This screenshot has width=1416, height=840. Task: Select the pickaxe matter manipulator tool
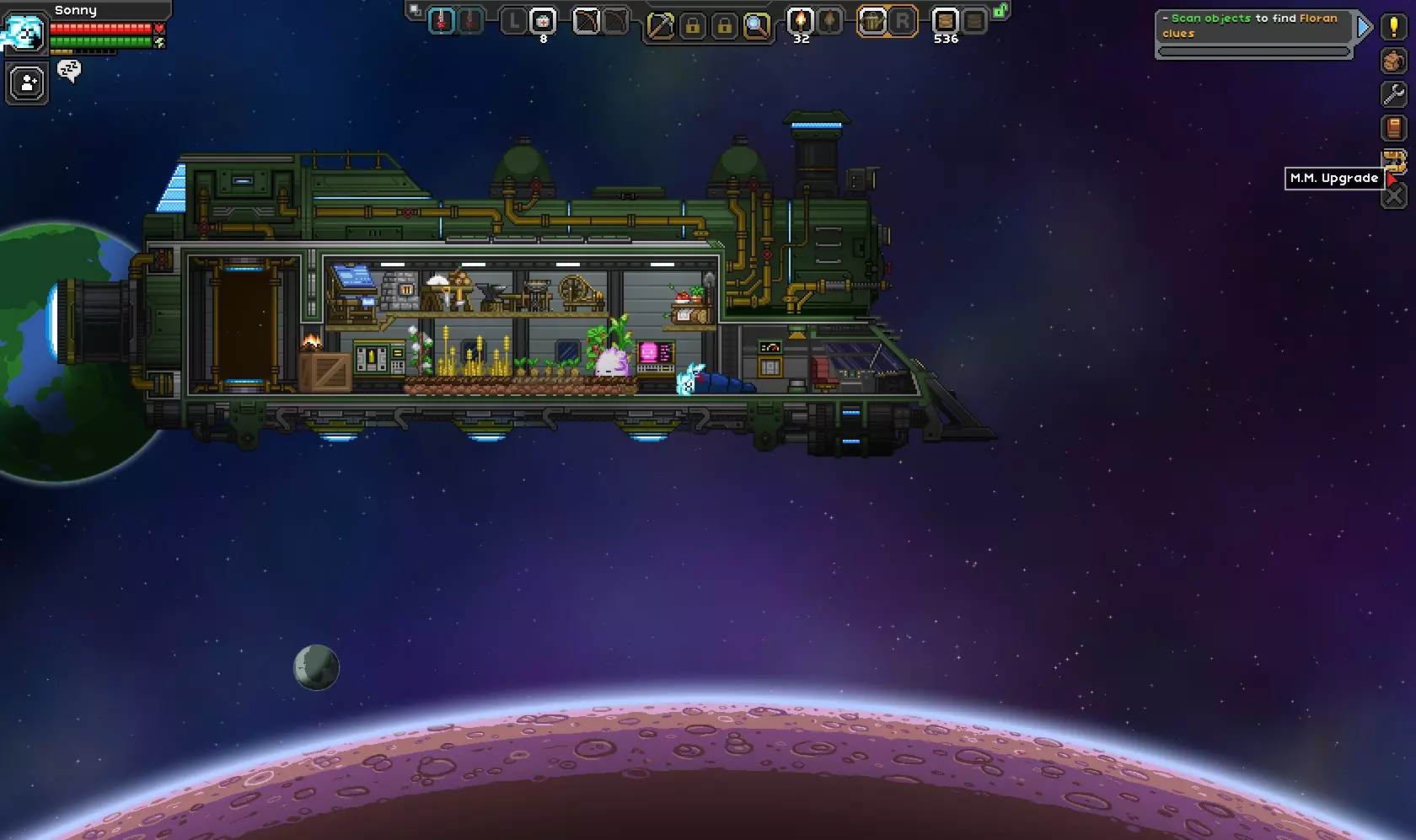click(x=660, y=27)
